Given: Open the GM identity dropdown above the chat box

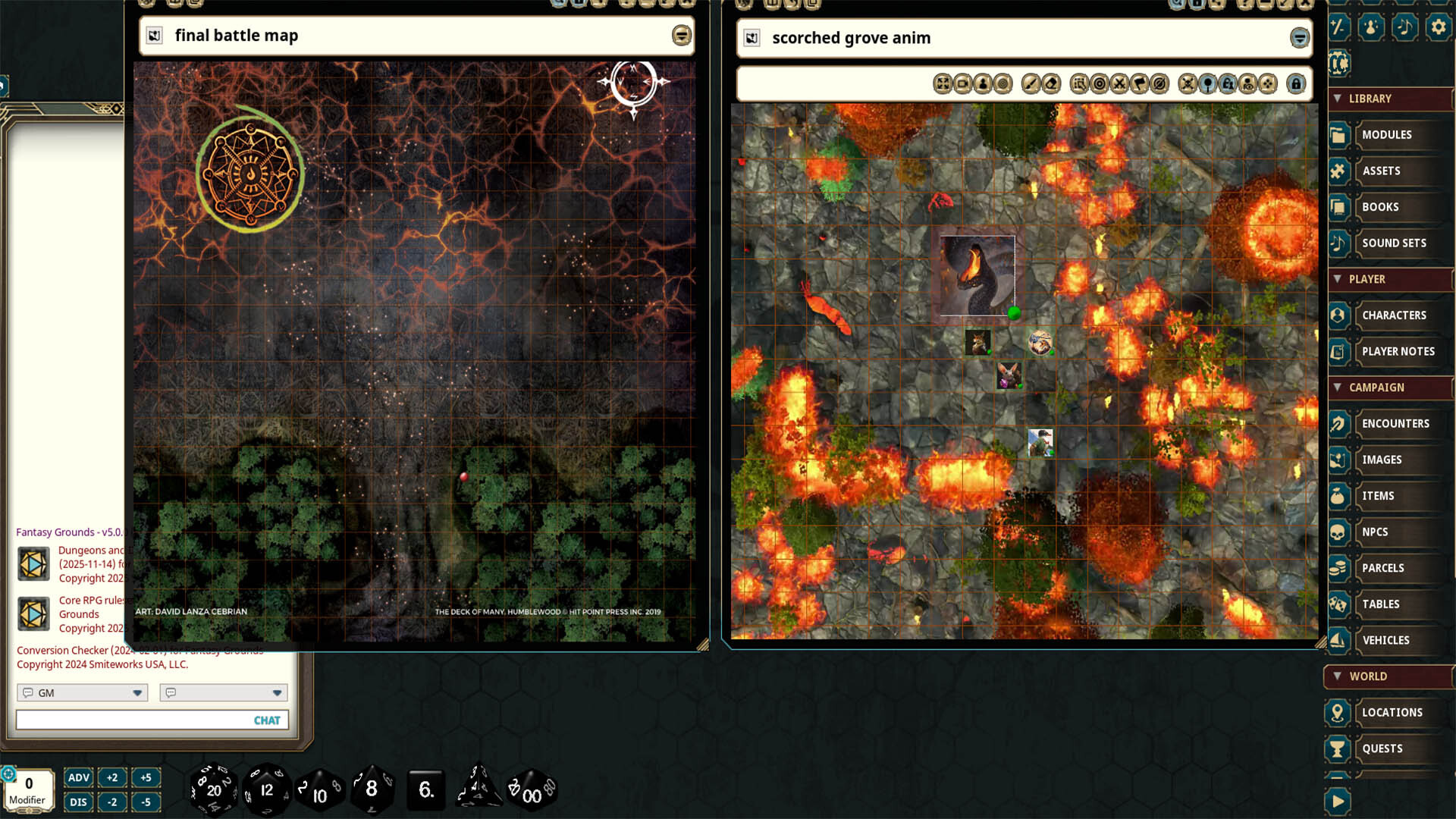Looking at the screenshot, I should click(81, 692).
